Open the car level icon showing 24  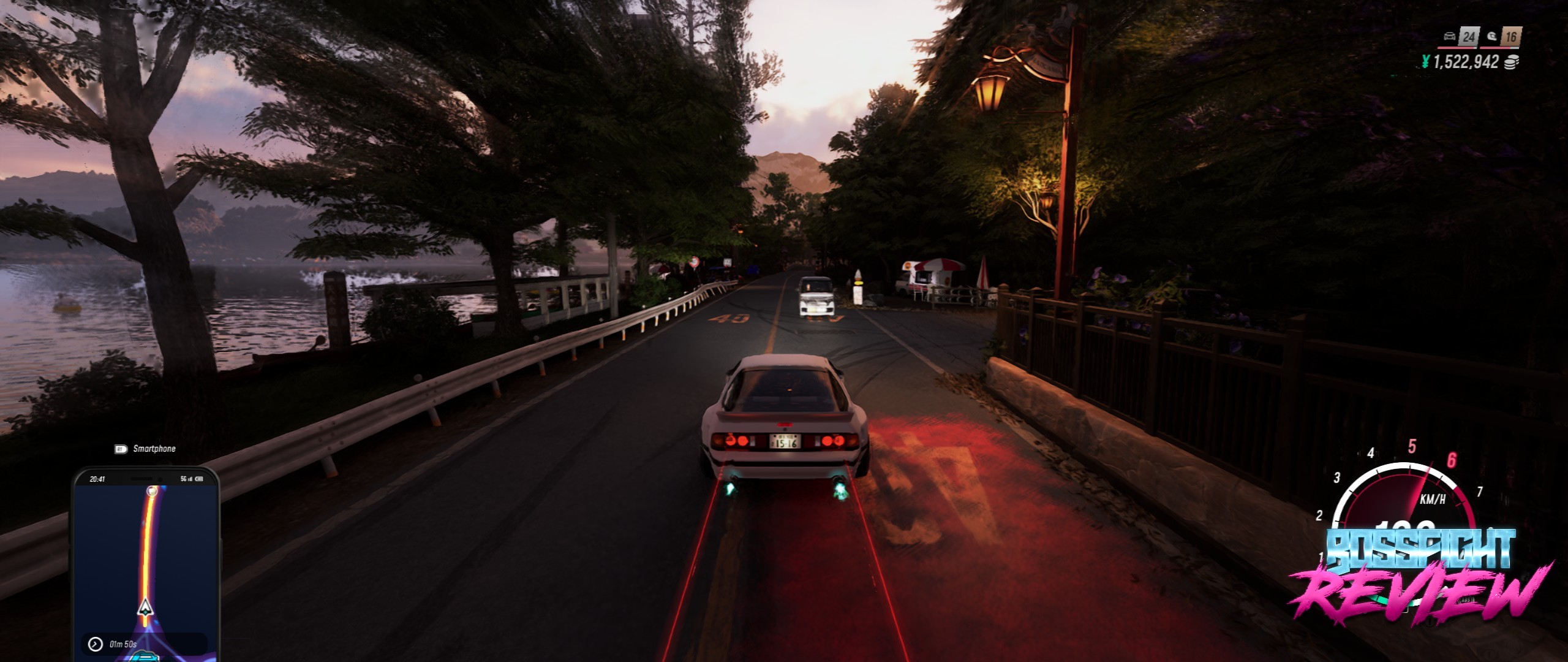[x=1461, y=37]
